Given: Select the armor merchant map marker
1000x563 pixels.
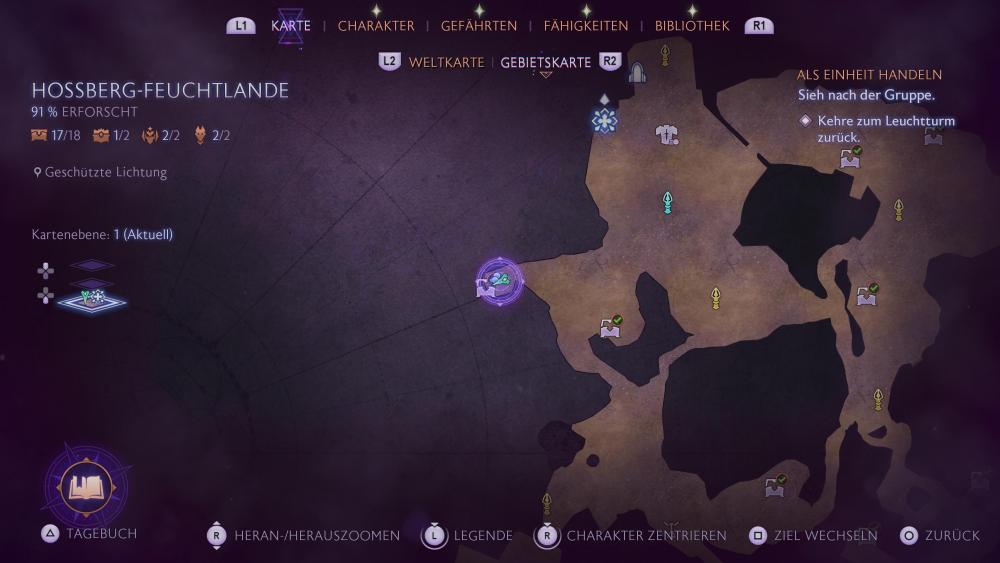Looking at the screenshot, I should point(667,134).
